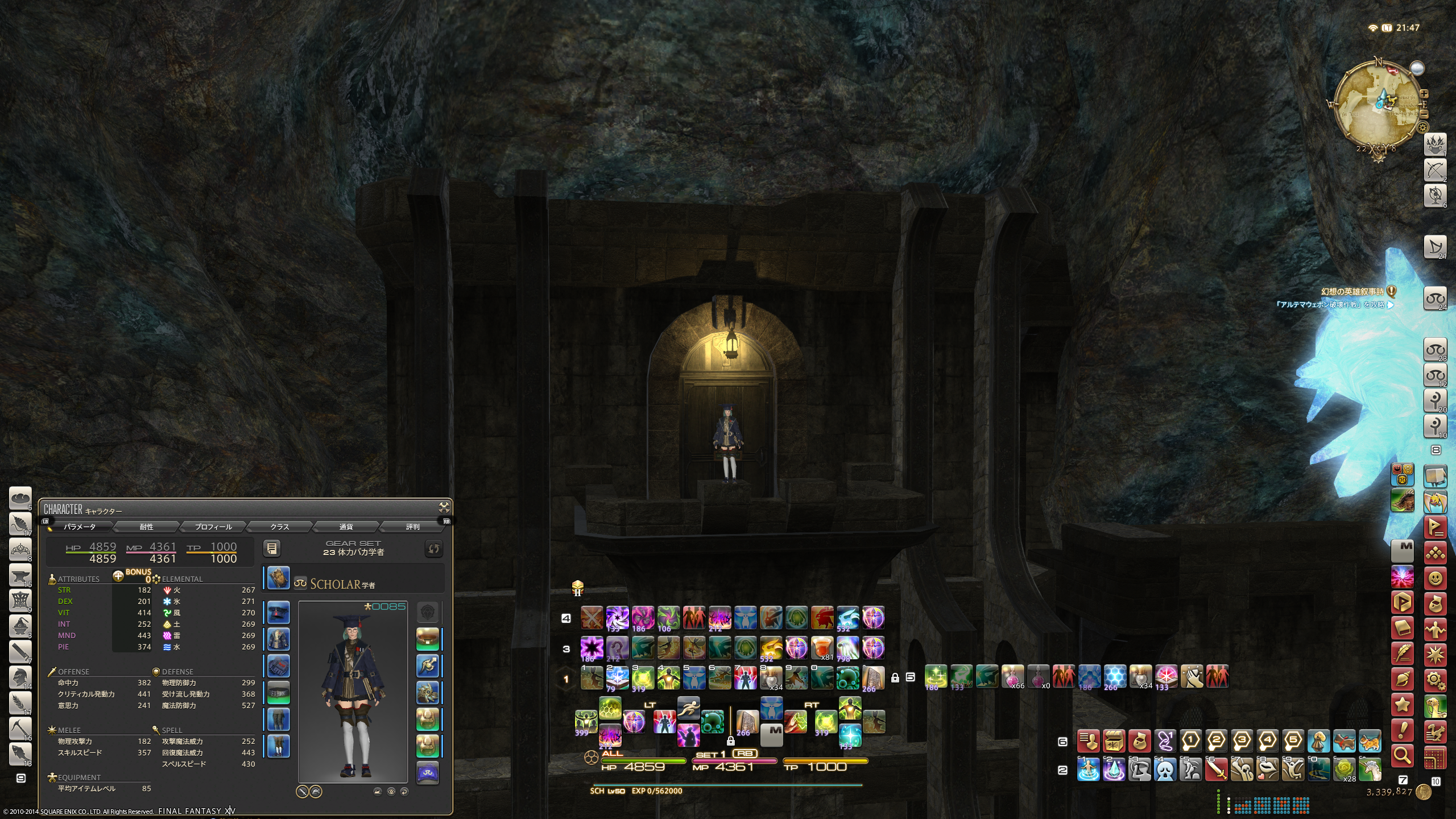Select the soul crystal equipment slot
This screenshot has height=819, width=1456.
pyautogui.click(x=427, y=773)
